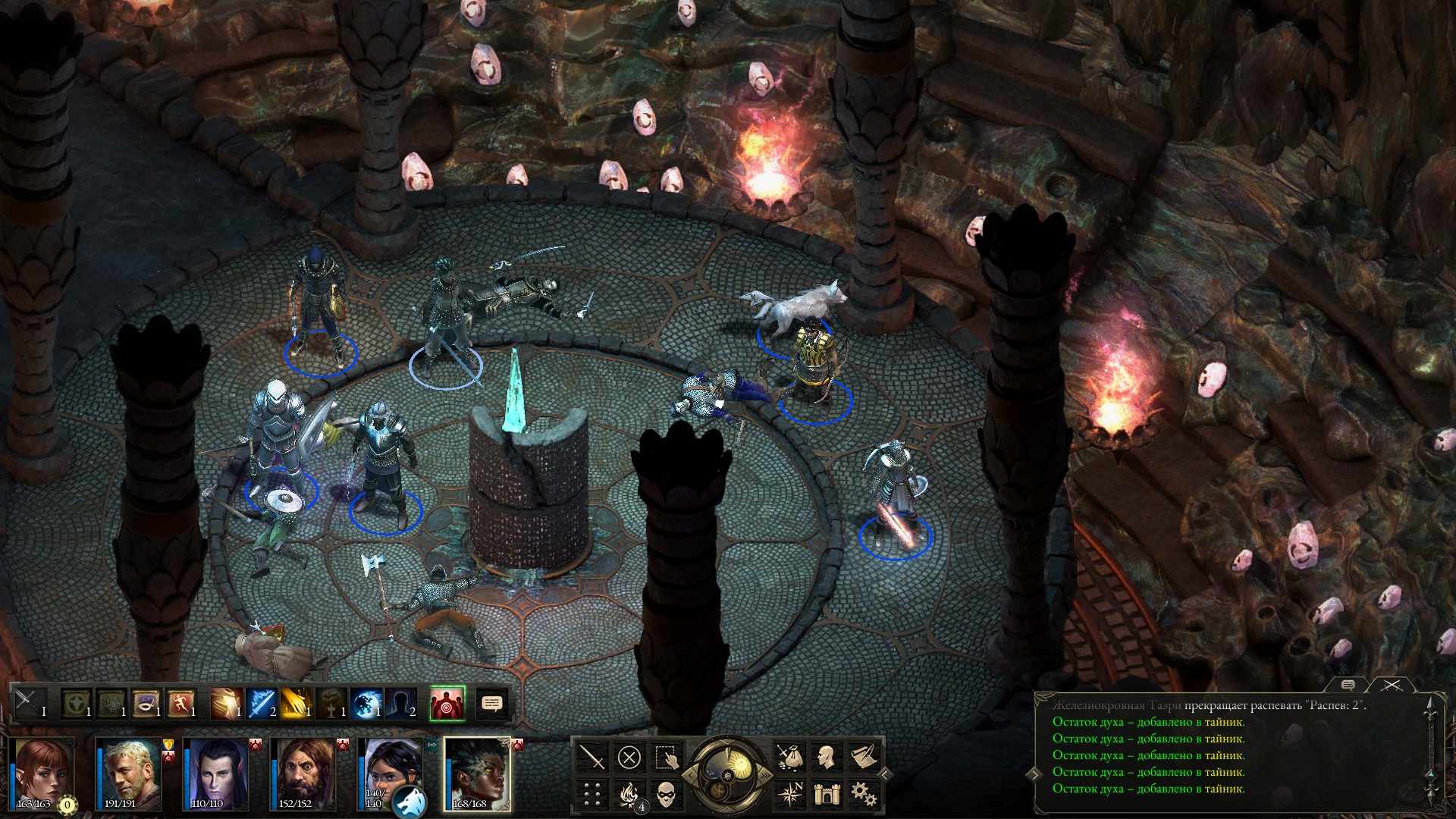Select the blond bearded man's portrait

point(130,773)
